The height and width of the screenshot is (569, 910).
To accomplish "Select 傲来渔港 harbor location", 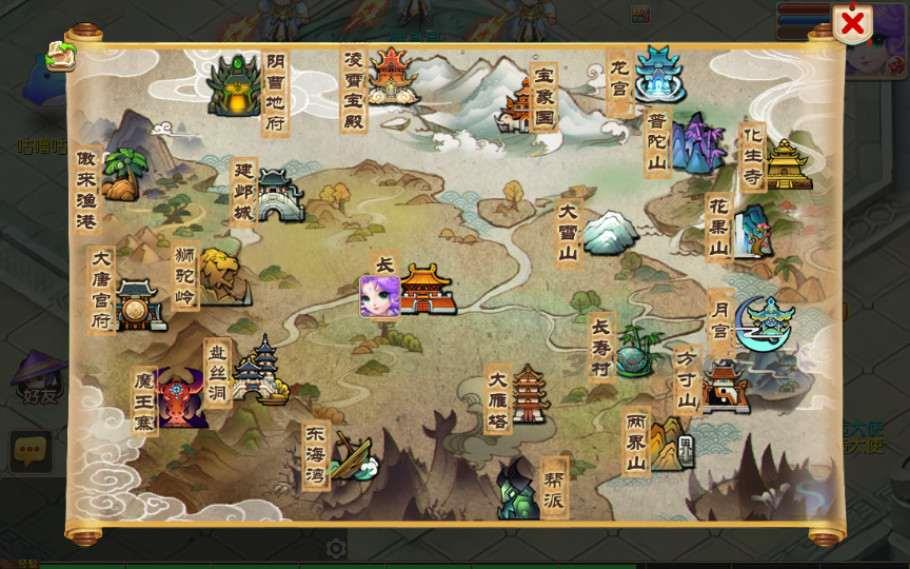I will [x=122, y=176].
